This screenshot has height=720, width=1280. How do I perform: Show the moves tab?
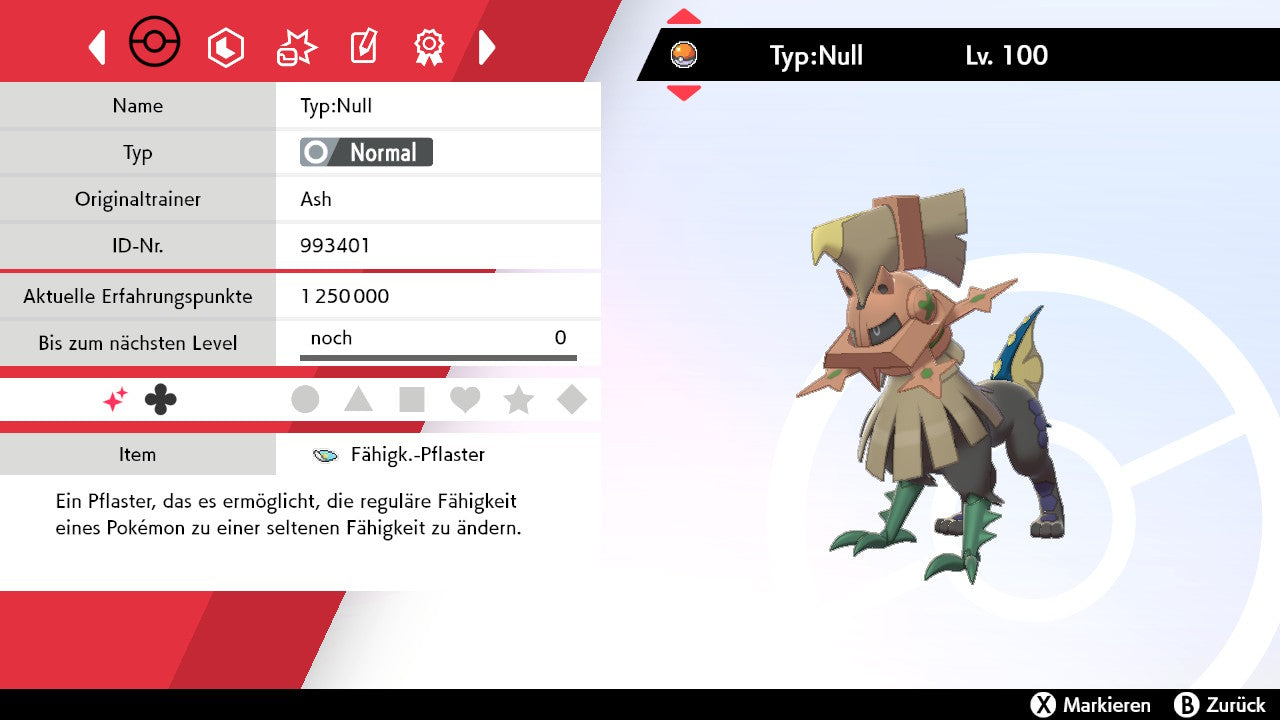click(296, 47)
